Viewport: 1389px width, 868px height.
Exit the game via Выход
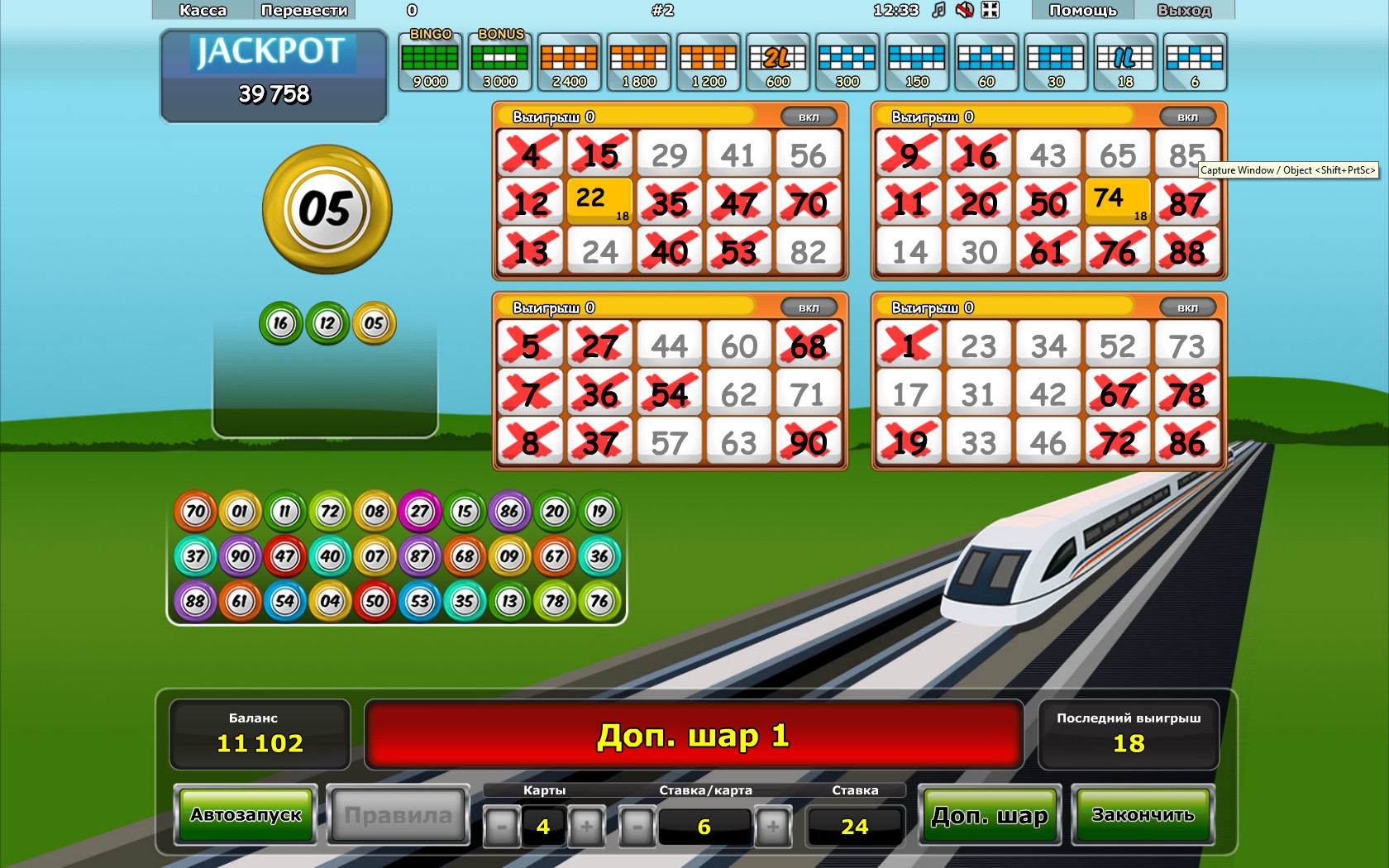1184,10
